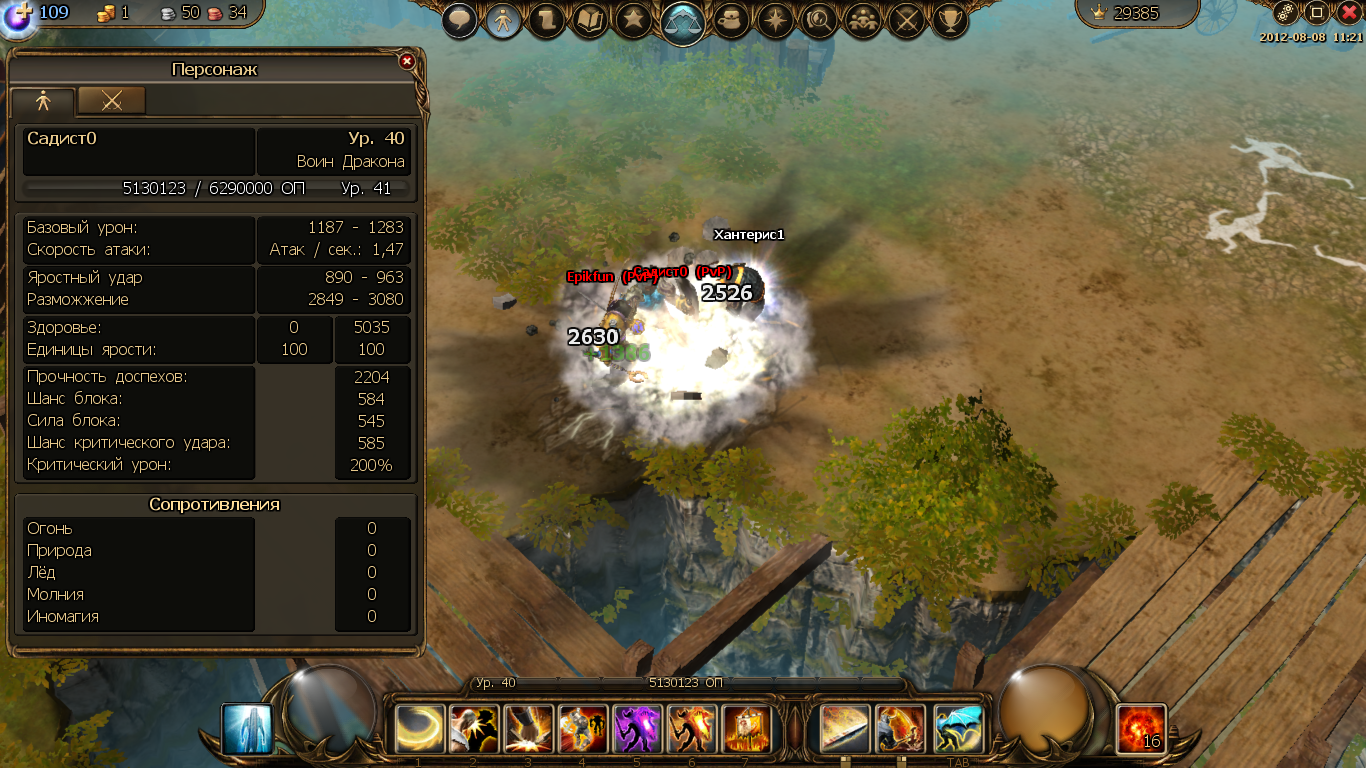Activate the yellow slash skill in slot 1
The height and width of the screenshot is (768, 1366).
click(x=420, y=729)
